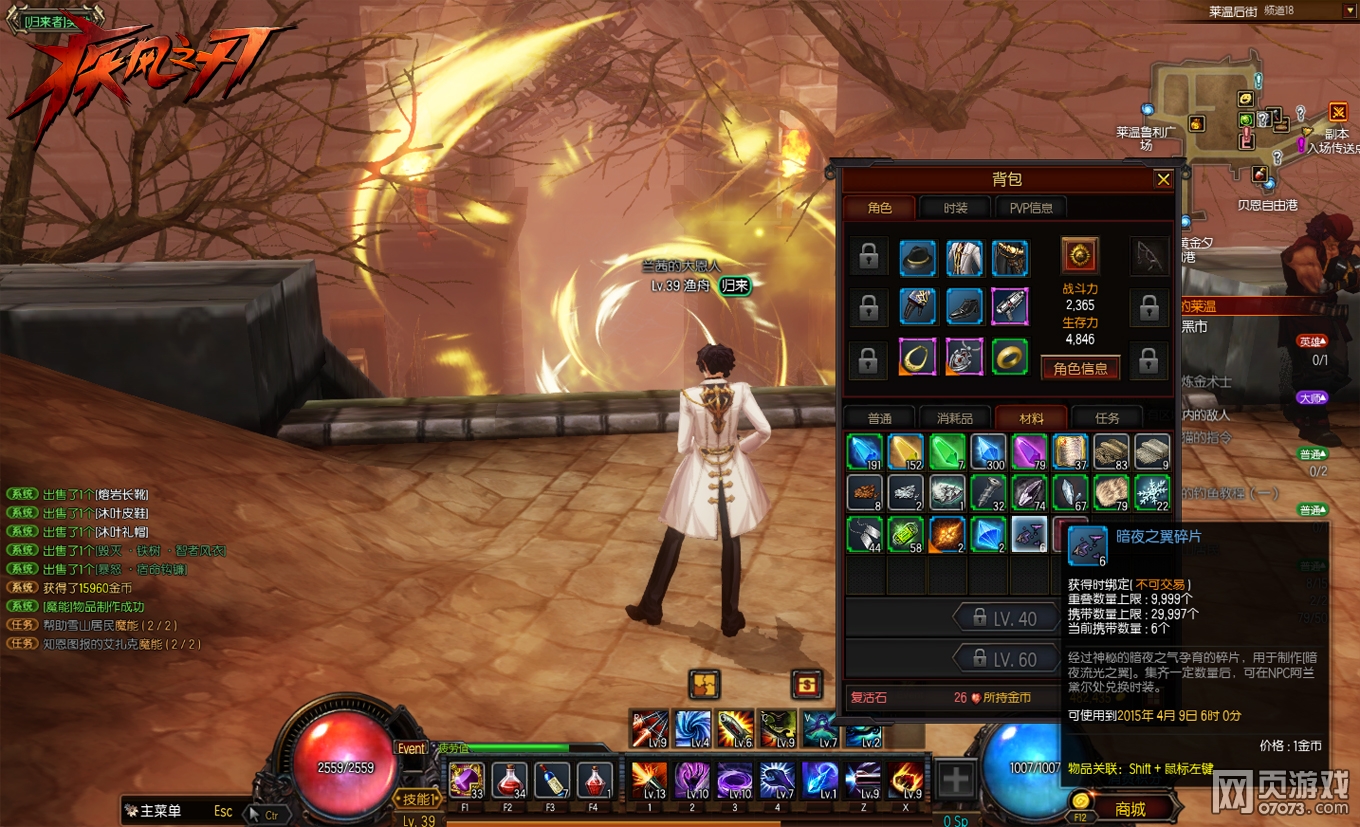The height and width of the screenshot is (827, 1360).
Task: Select the gun weapon equipment slot
Action: click(1010, 307)
